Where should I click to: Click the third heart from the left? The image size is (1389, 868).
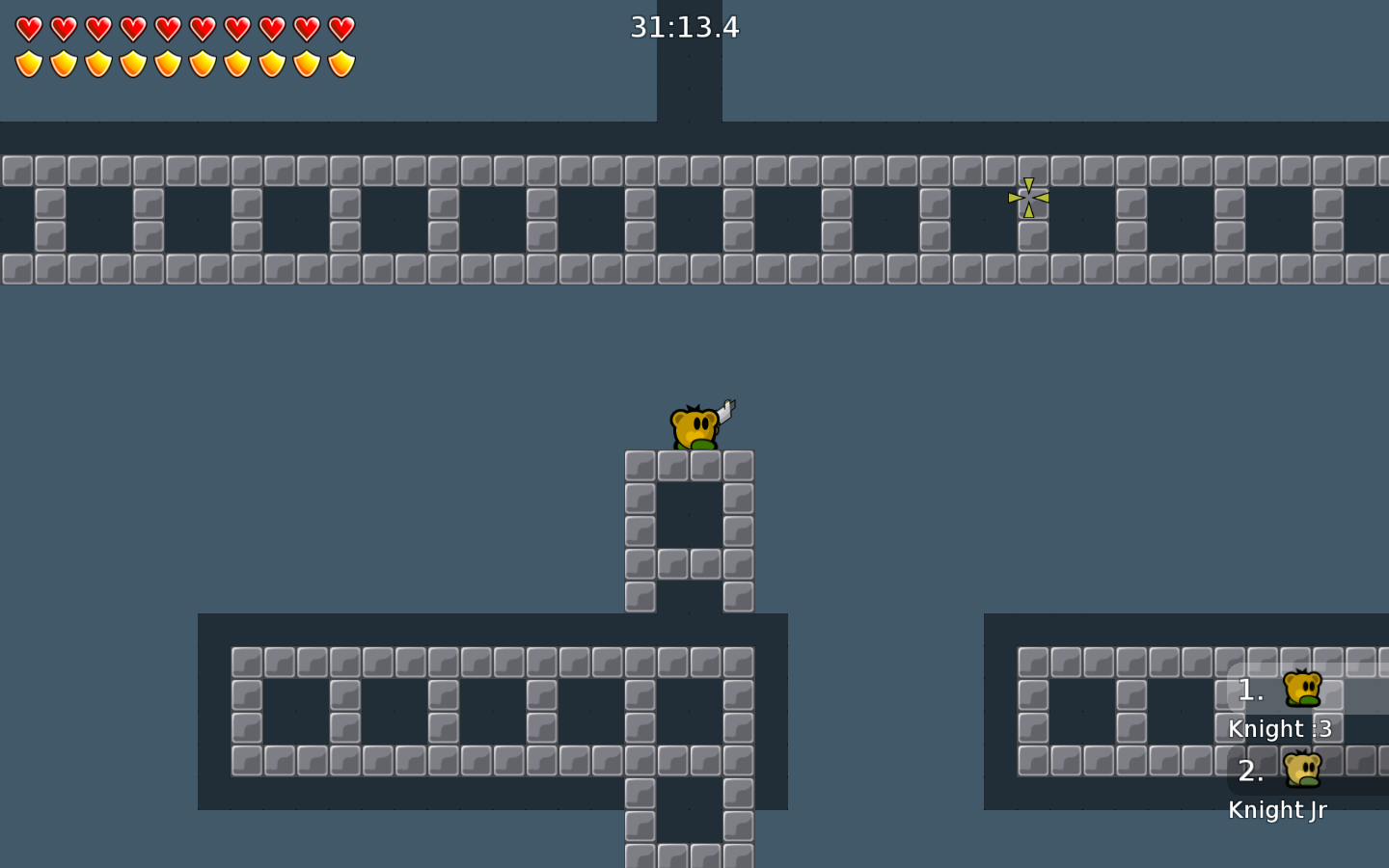[x=97, y=27]
